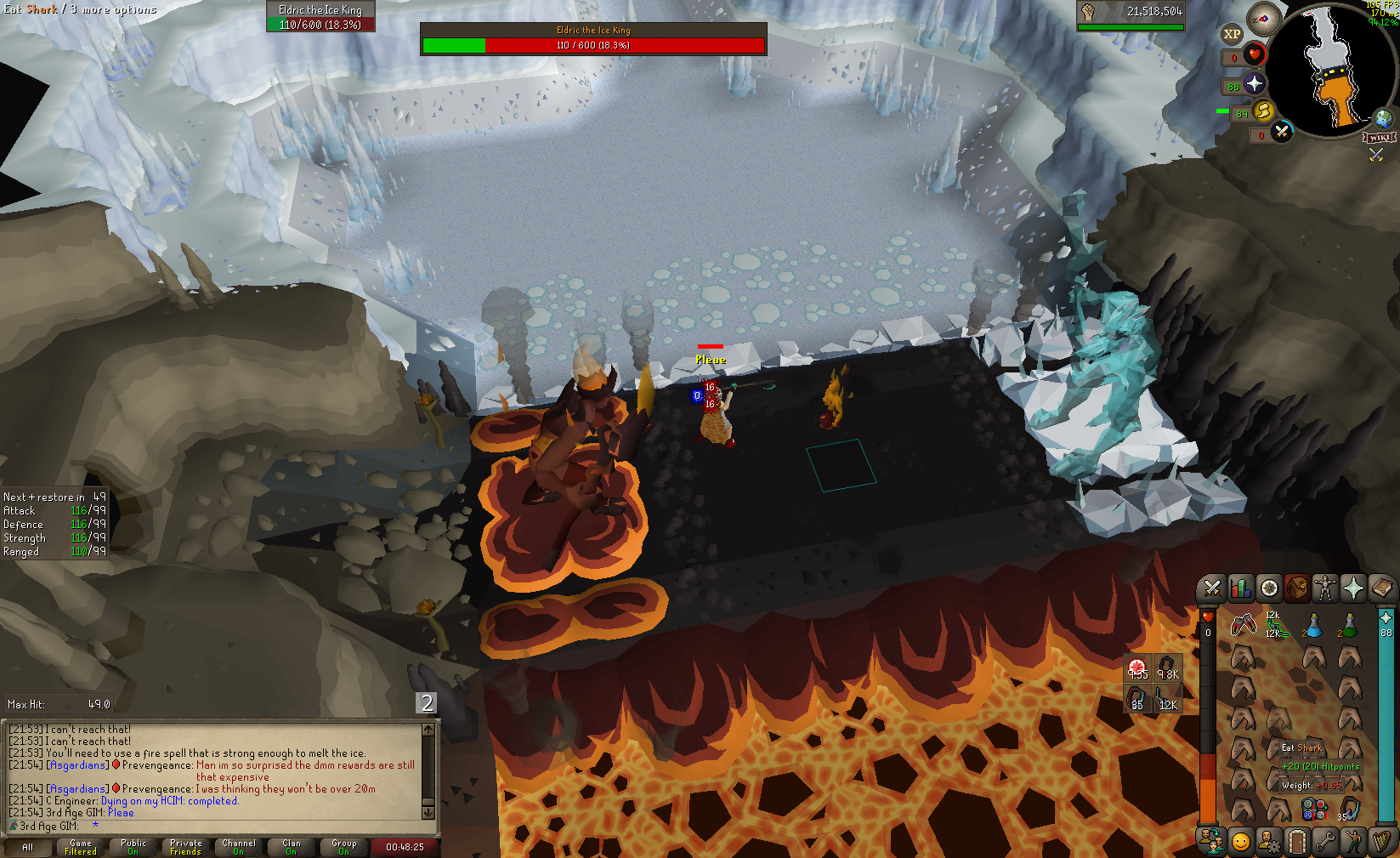Open the world map globe
Viewport: 1400px width, 858px height.
coord(1384,118)
